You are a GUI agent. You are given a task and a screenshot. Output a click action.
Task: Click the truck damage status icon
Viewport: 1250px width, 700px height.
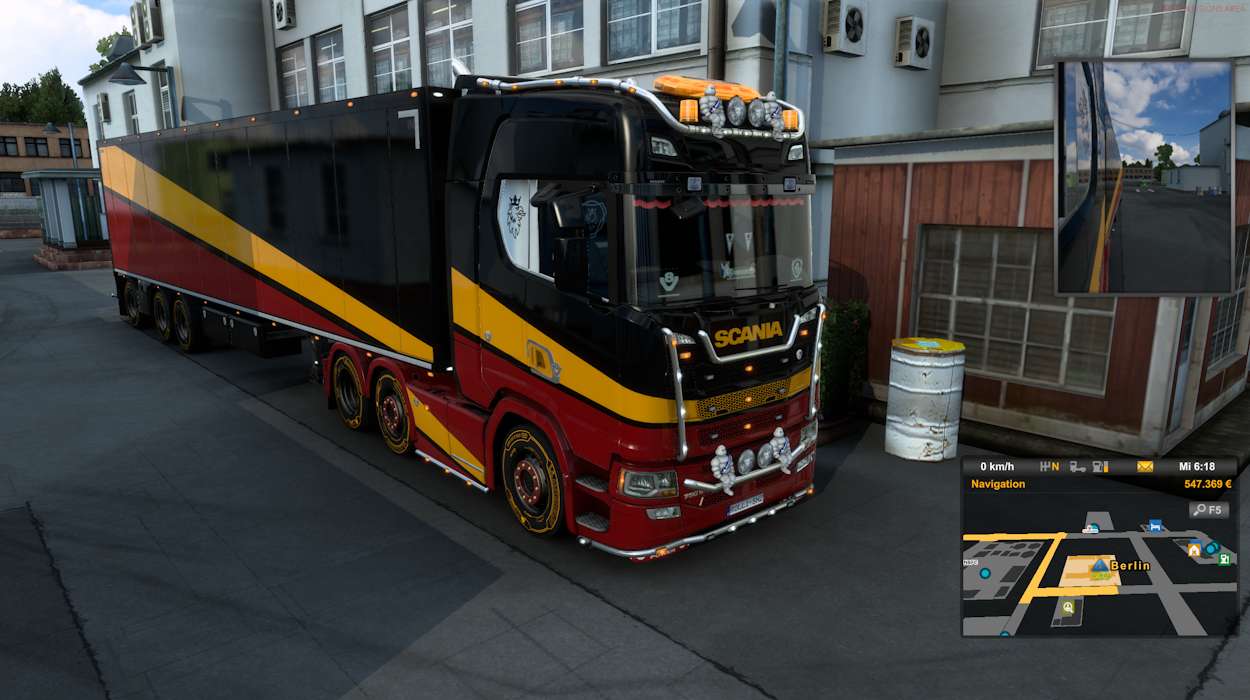coord(1077,466)
